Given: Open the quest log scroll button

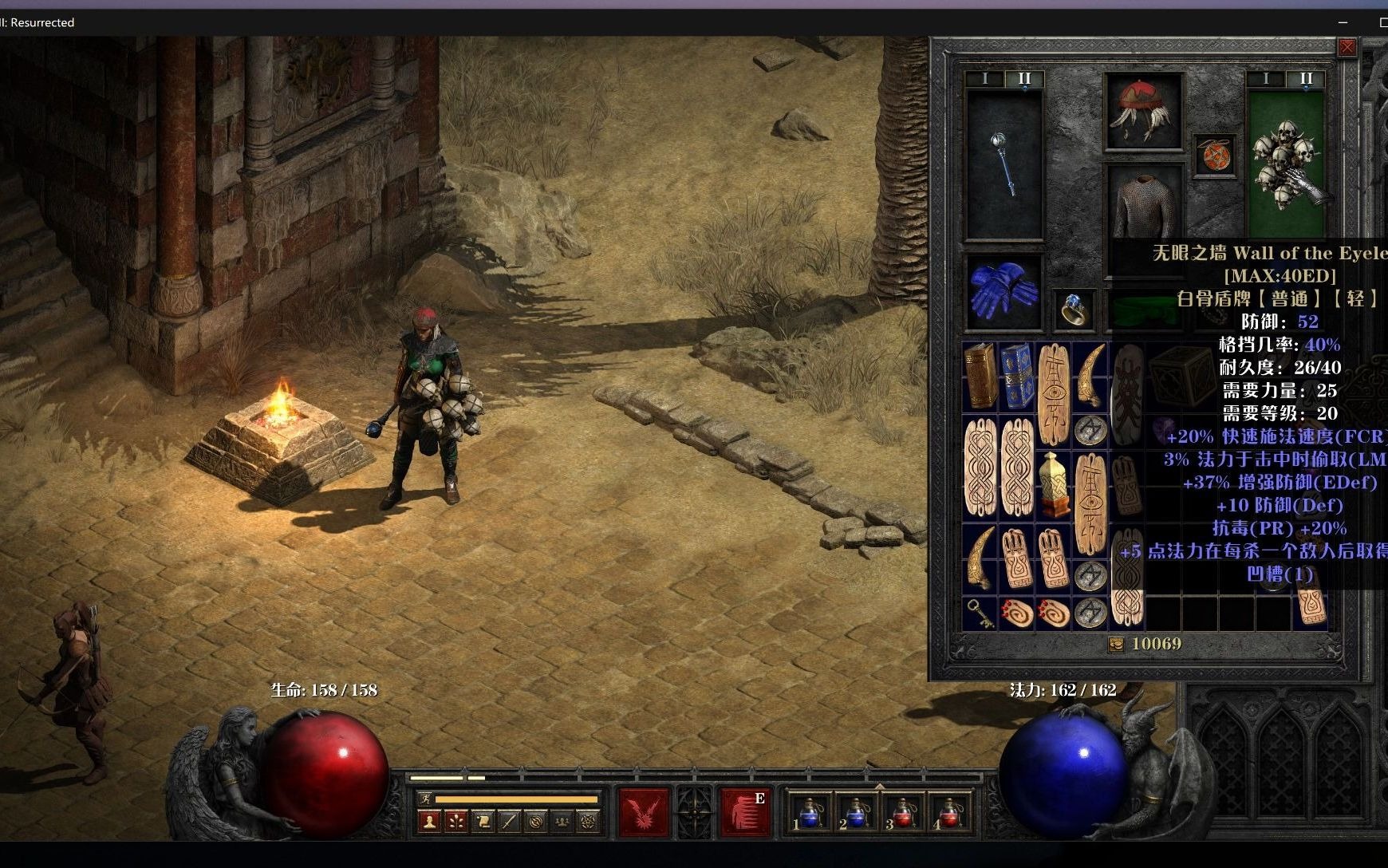Looking at the screenshot, I should (x=482, y=820).
